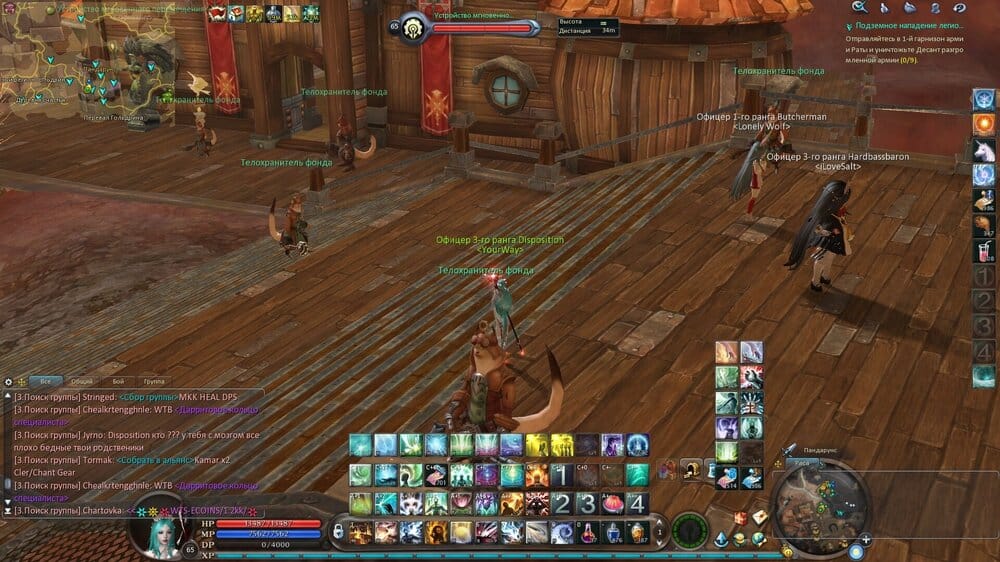The image size is (1000, 562).
Task: Toggle the hotbar padlock icon
Action: [338, 530]
